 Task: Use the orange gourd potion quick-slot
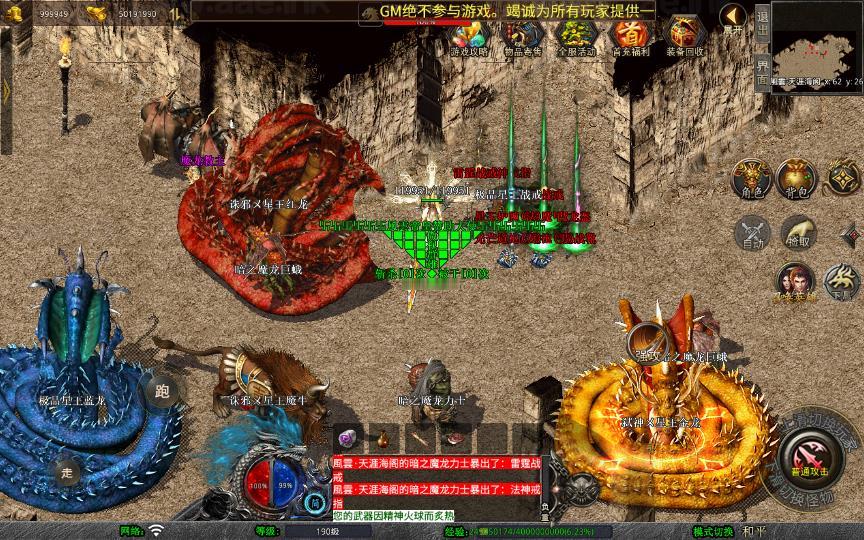(382, 437)
